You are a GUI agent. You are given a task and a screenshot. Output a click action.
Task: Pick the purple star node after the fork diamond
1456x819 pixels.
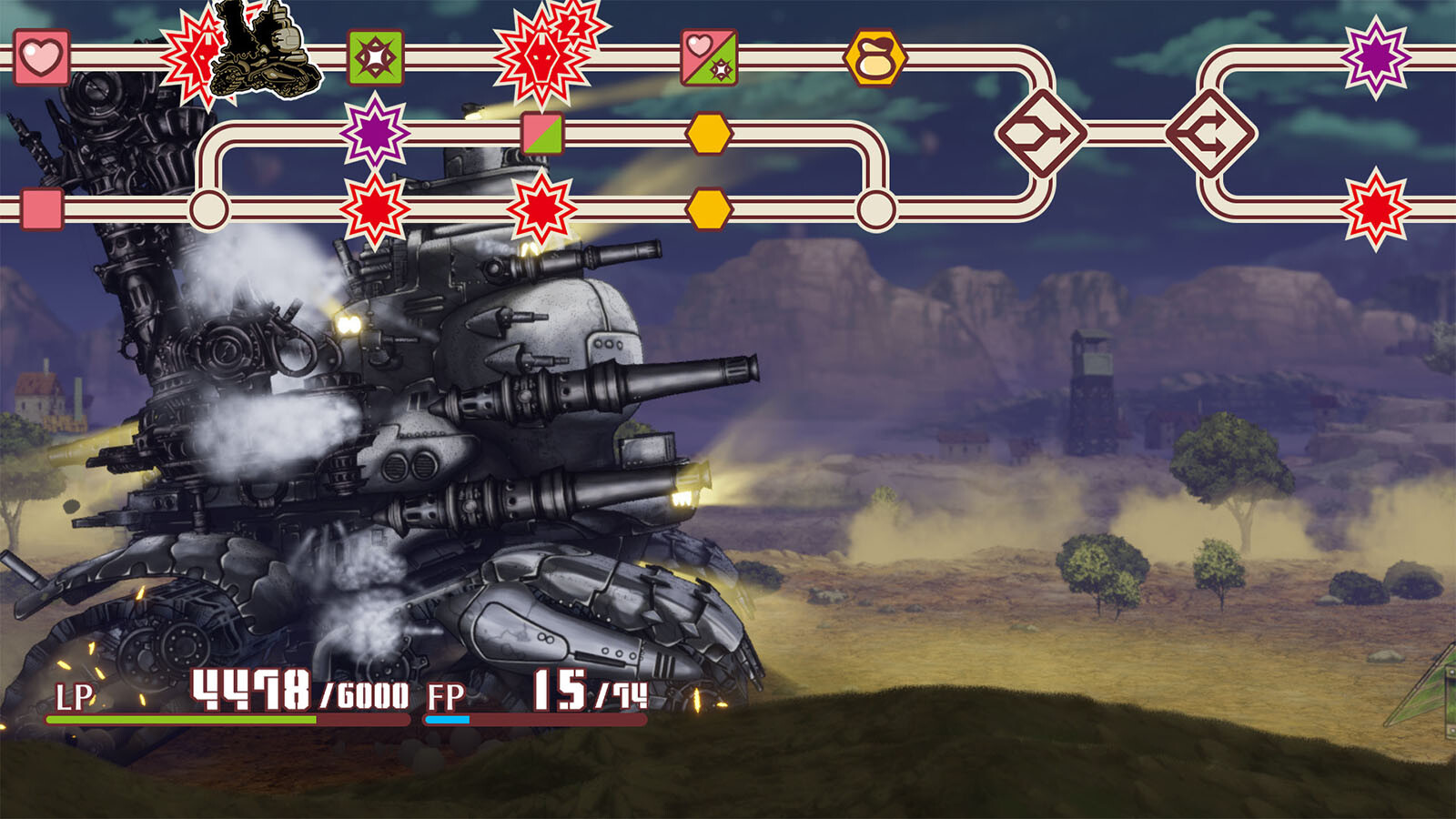coord(1376,57)
